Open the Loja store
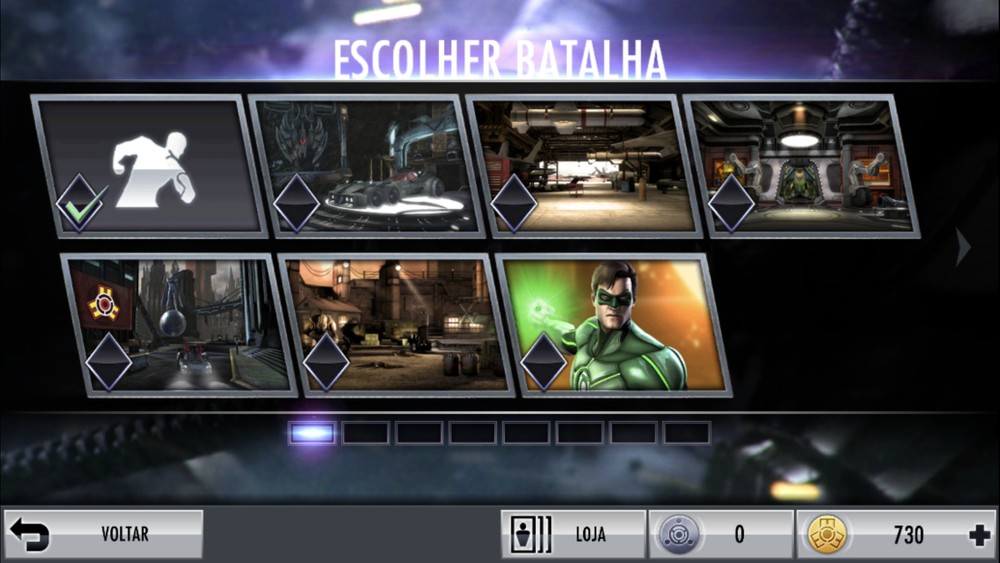Viewport: 1000px width, 563px height. [x=573, y=534]
